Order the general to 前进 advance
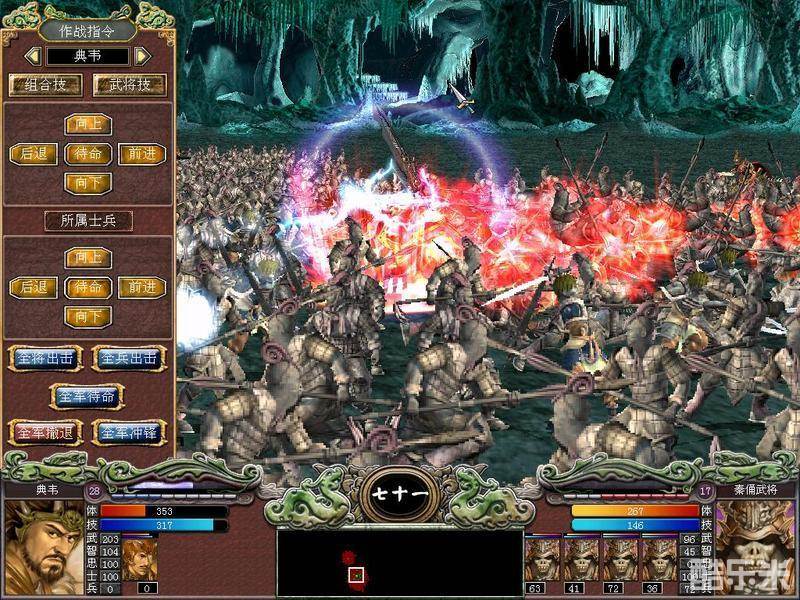Viewport: 800px width, 600px height. (141, 154)
